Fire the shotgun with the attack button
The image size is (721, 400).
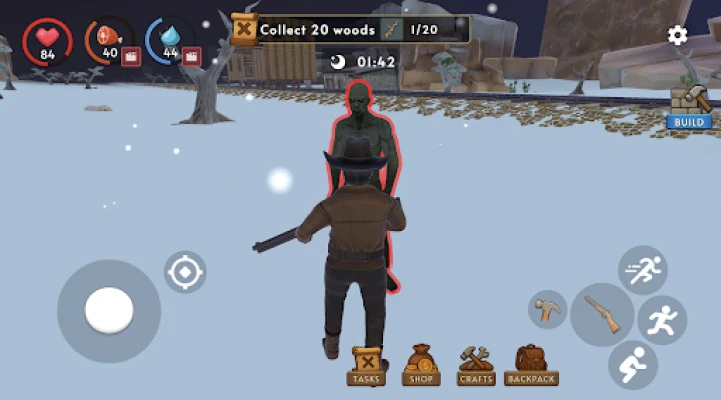click(602, 314)
